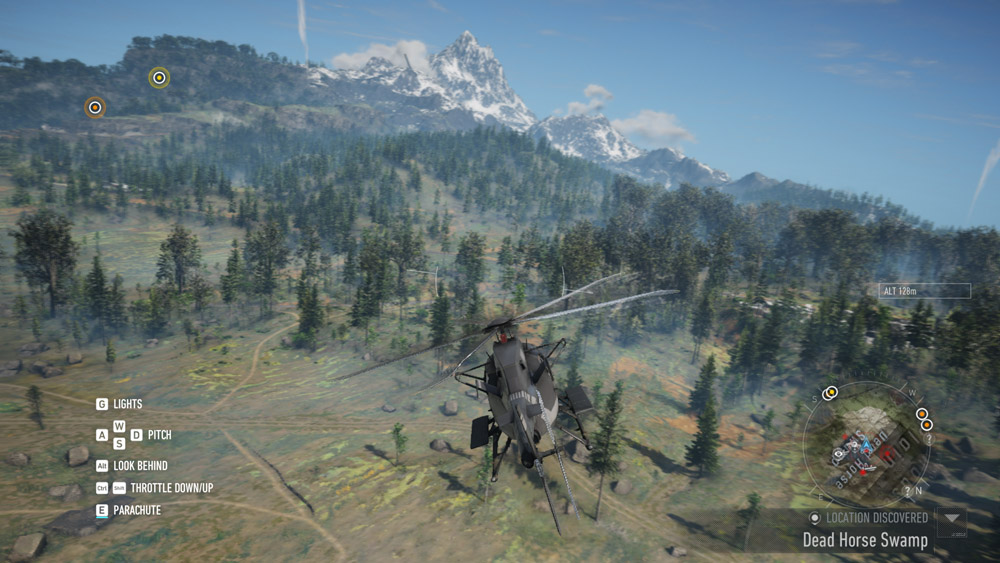Open the circular minimap
Image resolution: width=1000 pixels, height=563 pixels.
[x=866, y=445]
